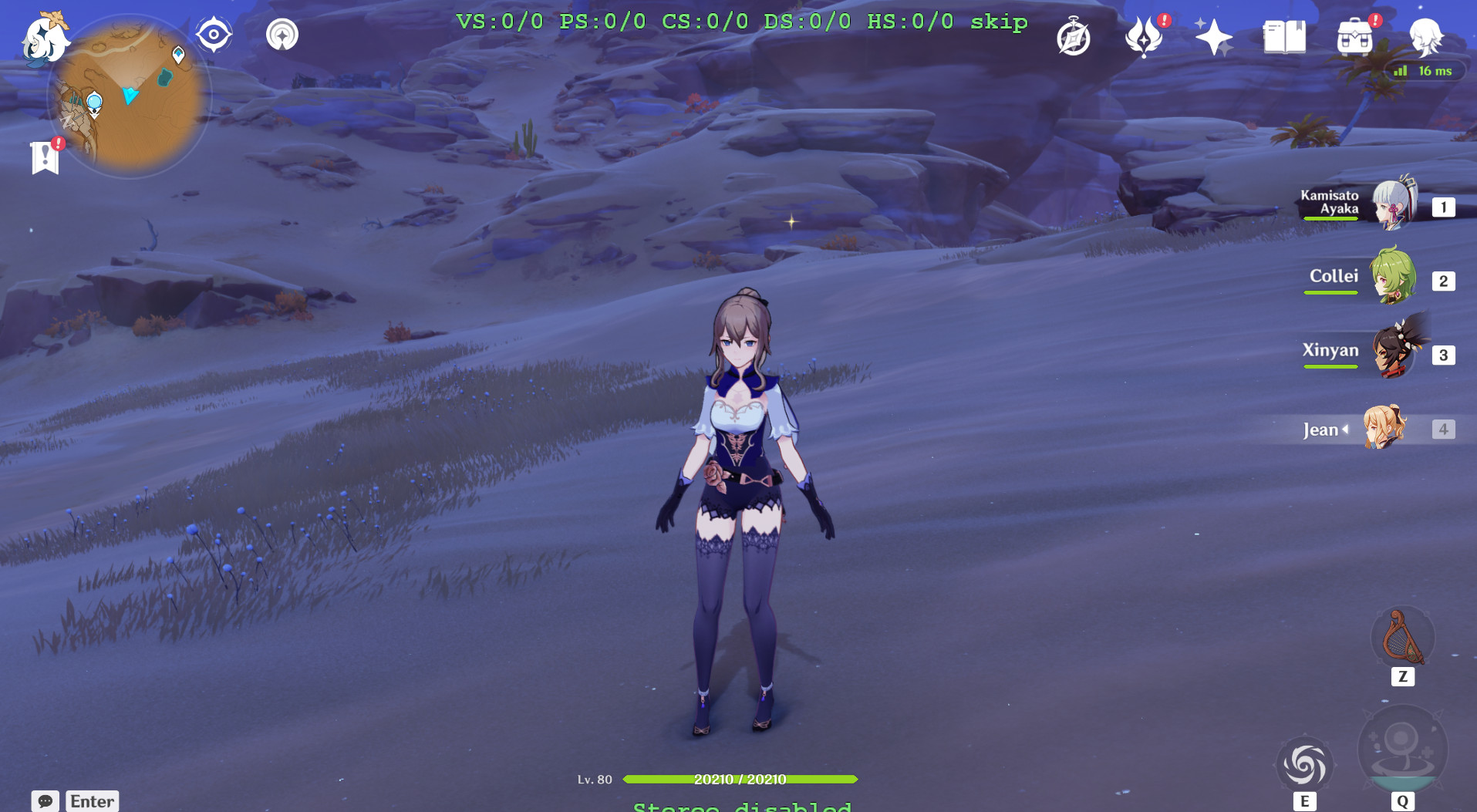Click the Enter chat button
The image size is (1477, 812).
pyautogui.click(x=92, y=800)
